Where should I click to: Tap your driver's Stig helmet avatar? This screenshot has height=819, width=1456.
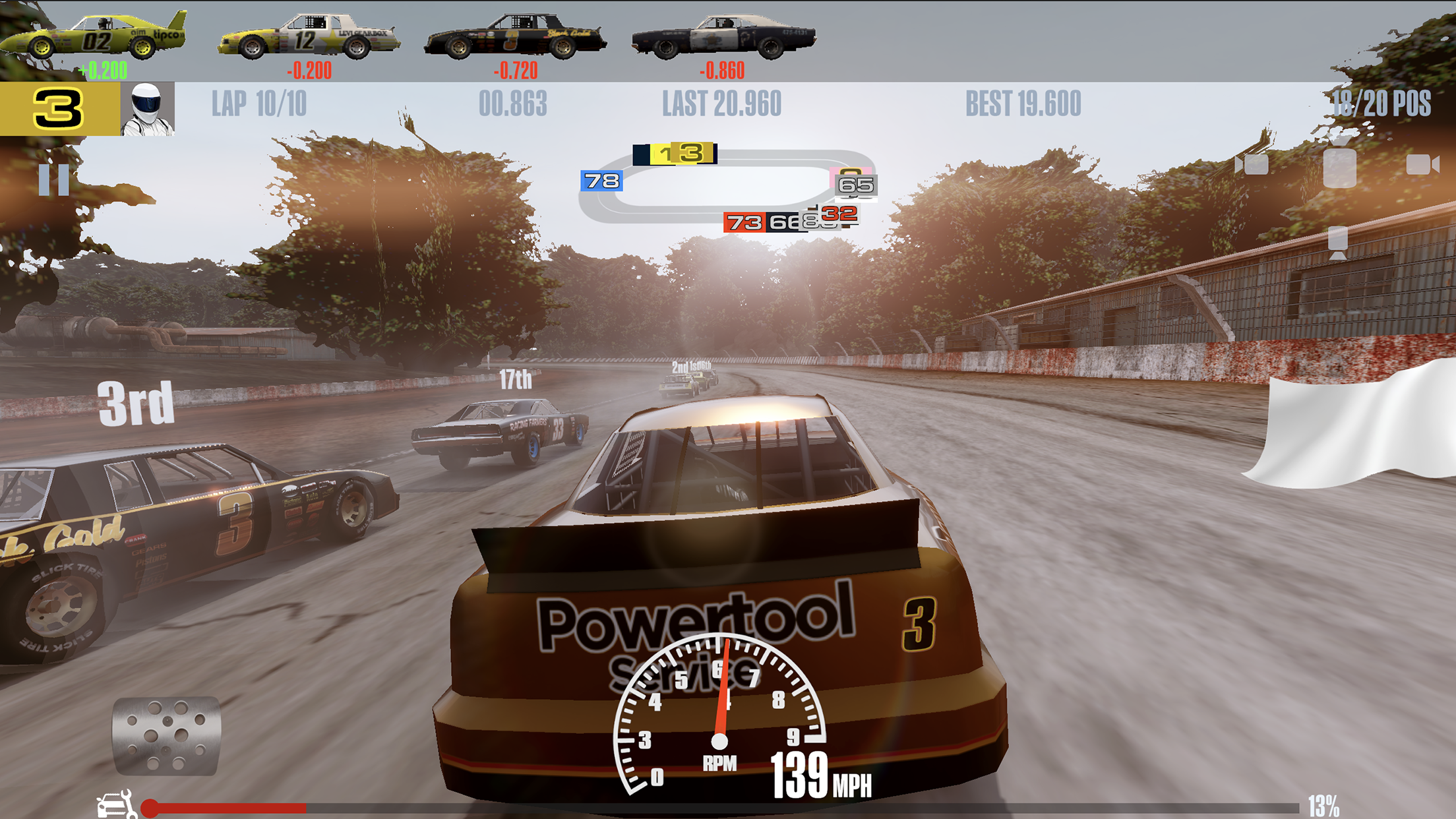(x=148, y=109)
